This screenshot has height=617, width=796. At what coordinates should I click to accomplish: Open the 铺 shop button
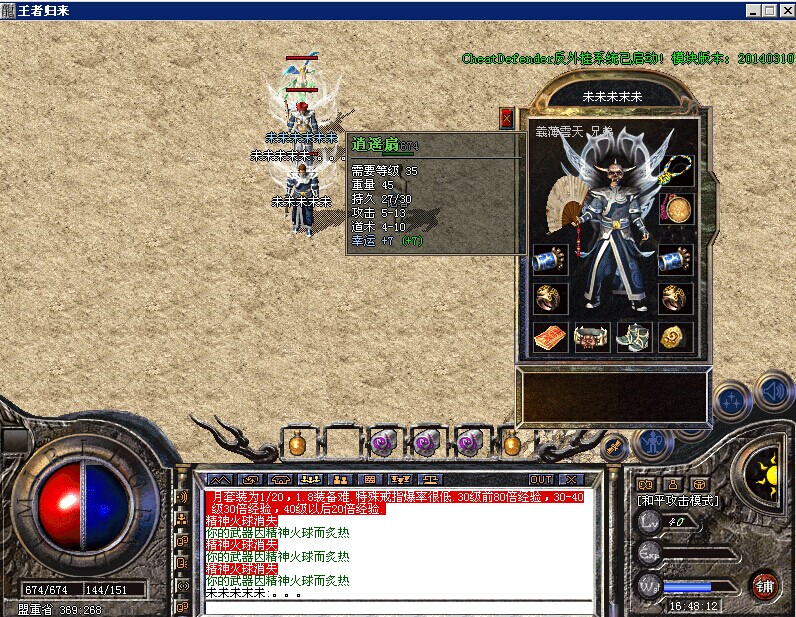coord(765,585)
